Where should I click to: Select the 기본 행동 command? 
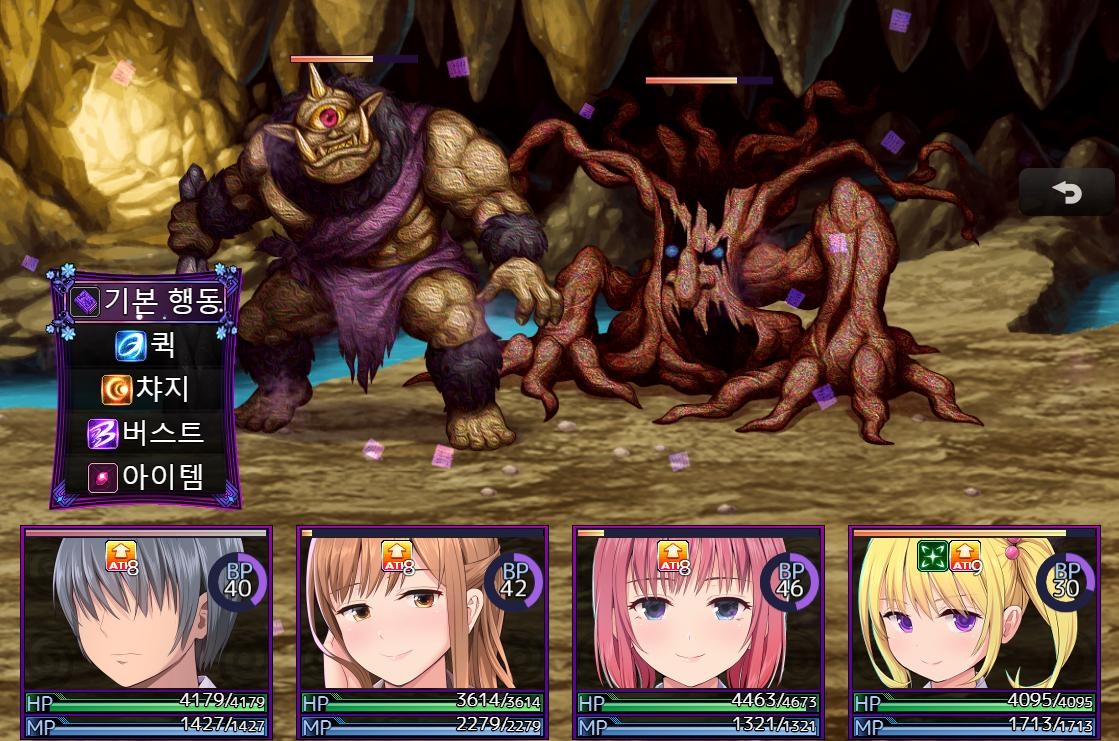(x=146, y=300)
